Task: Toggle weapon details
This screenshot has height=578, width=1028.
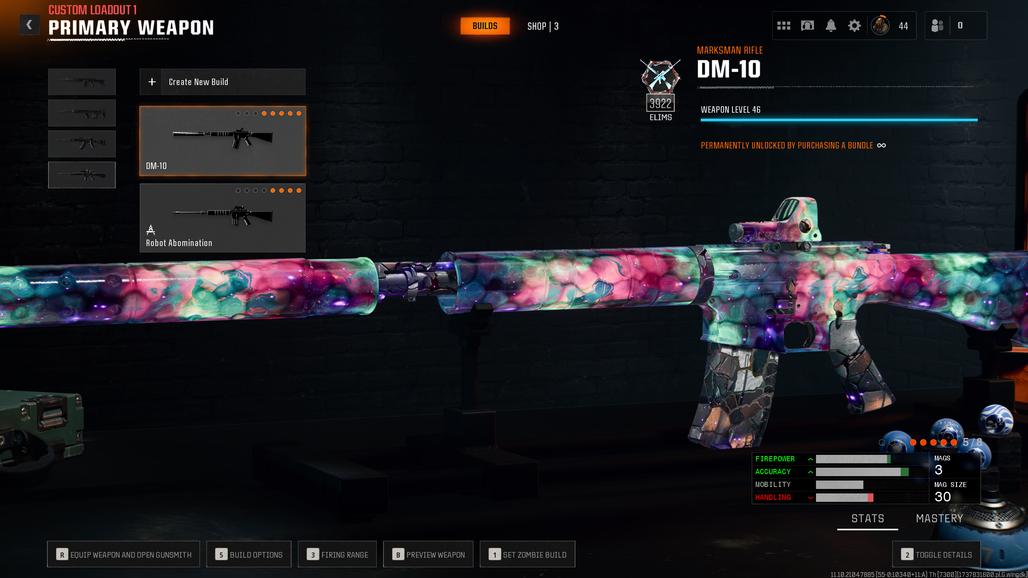Action: [935, 554]
